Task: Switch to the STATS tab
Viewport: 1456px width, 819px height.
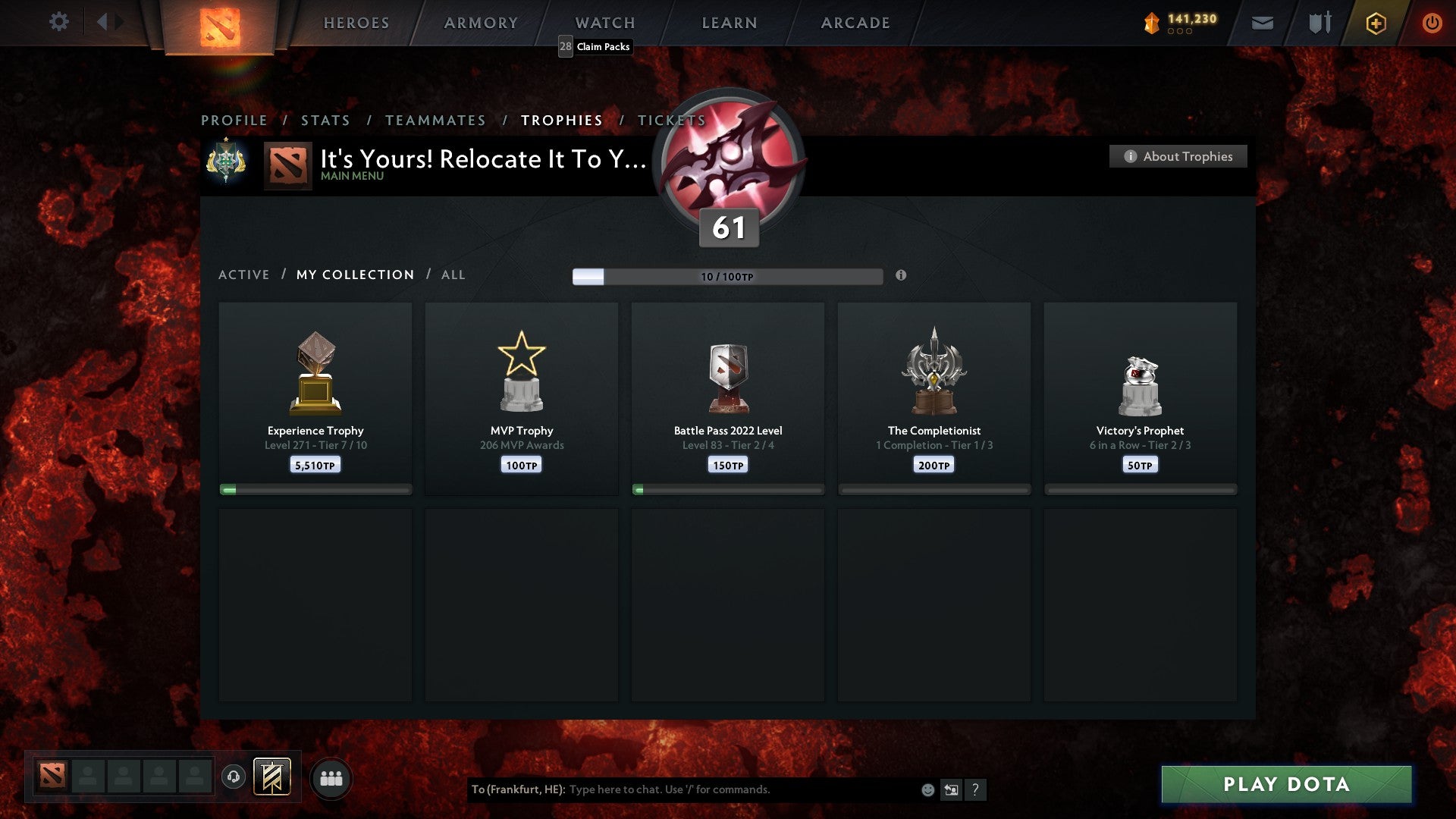Action: [x=325, y=120]
